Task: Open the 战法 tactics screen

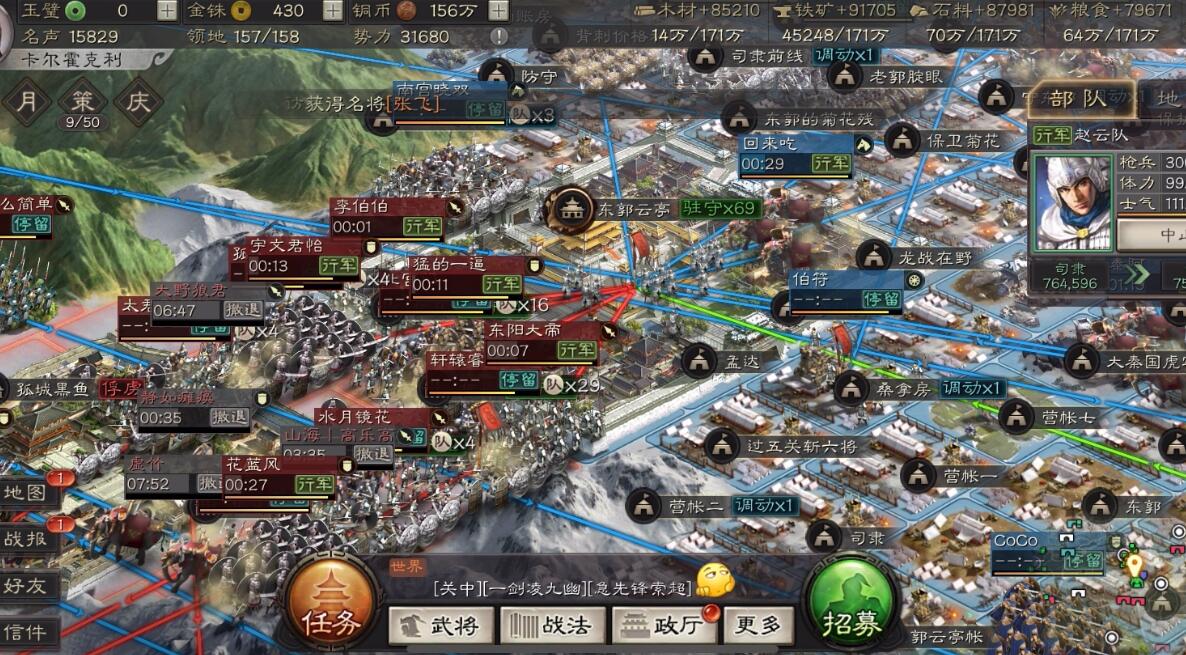Action: tap(552, 626)
